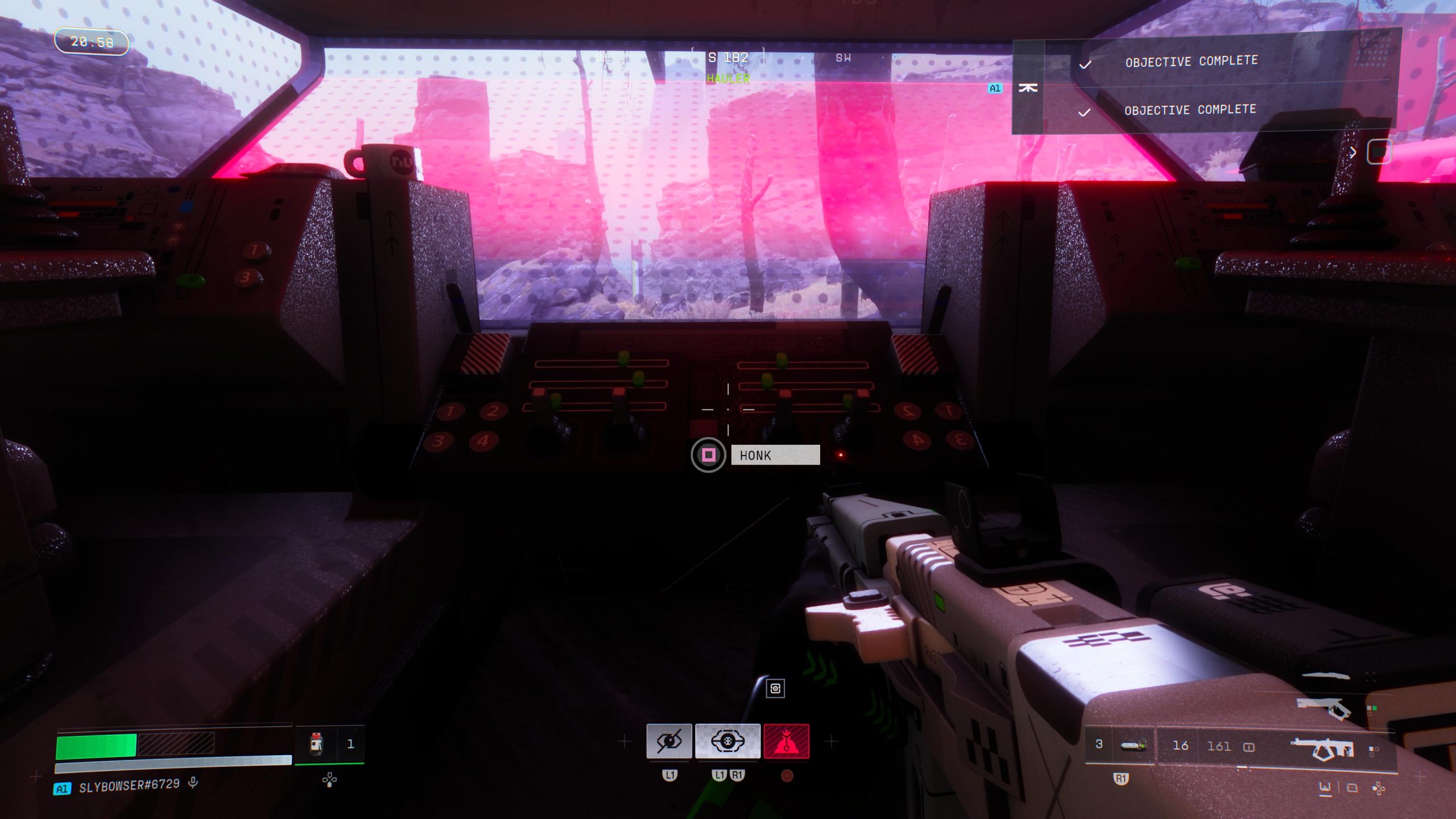
Task: Collapse the objective tracker arrow icon
Action: (1029, 88)
